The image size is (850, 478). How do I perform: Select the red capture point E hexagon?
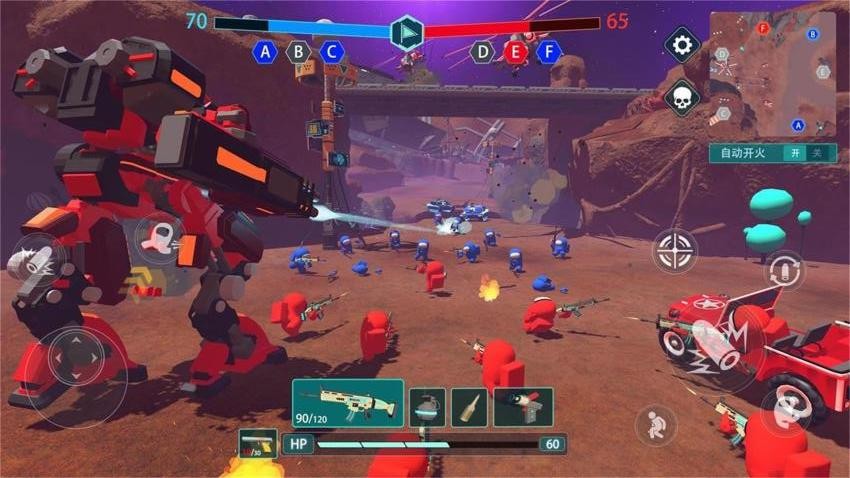click(516, 52)
